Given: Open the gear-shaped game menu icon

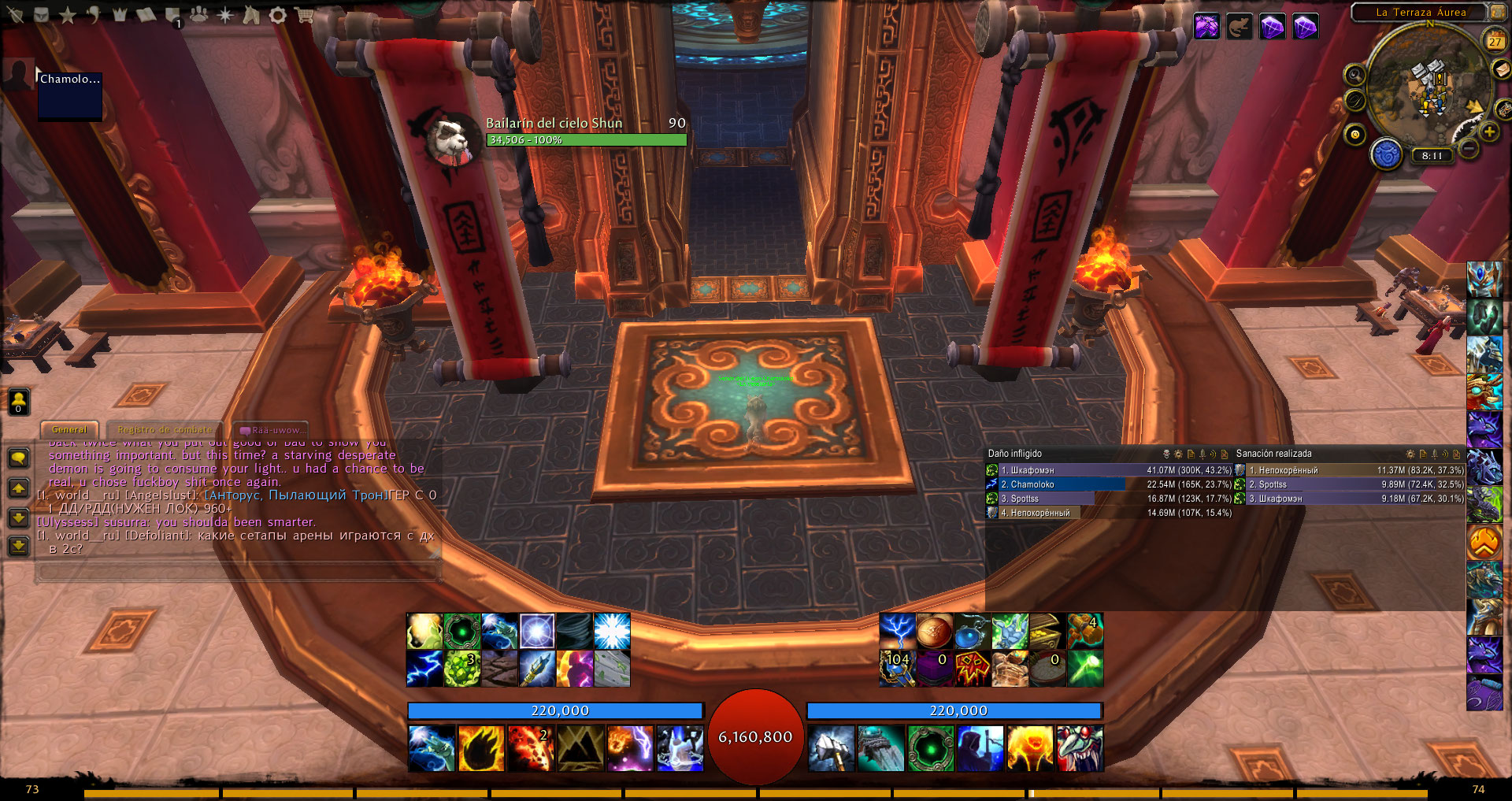Looking at the screenshot, I should point(278,15).
